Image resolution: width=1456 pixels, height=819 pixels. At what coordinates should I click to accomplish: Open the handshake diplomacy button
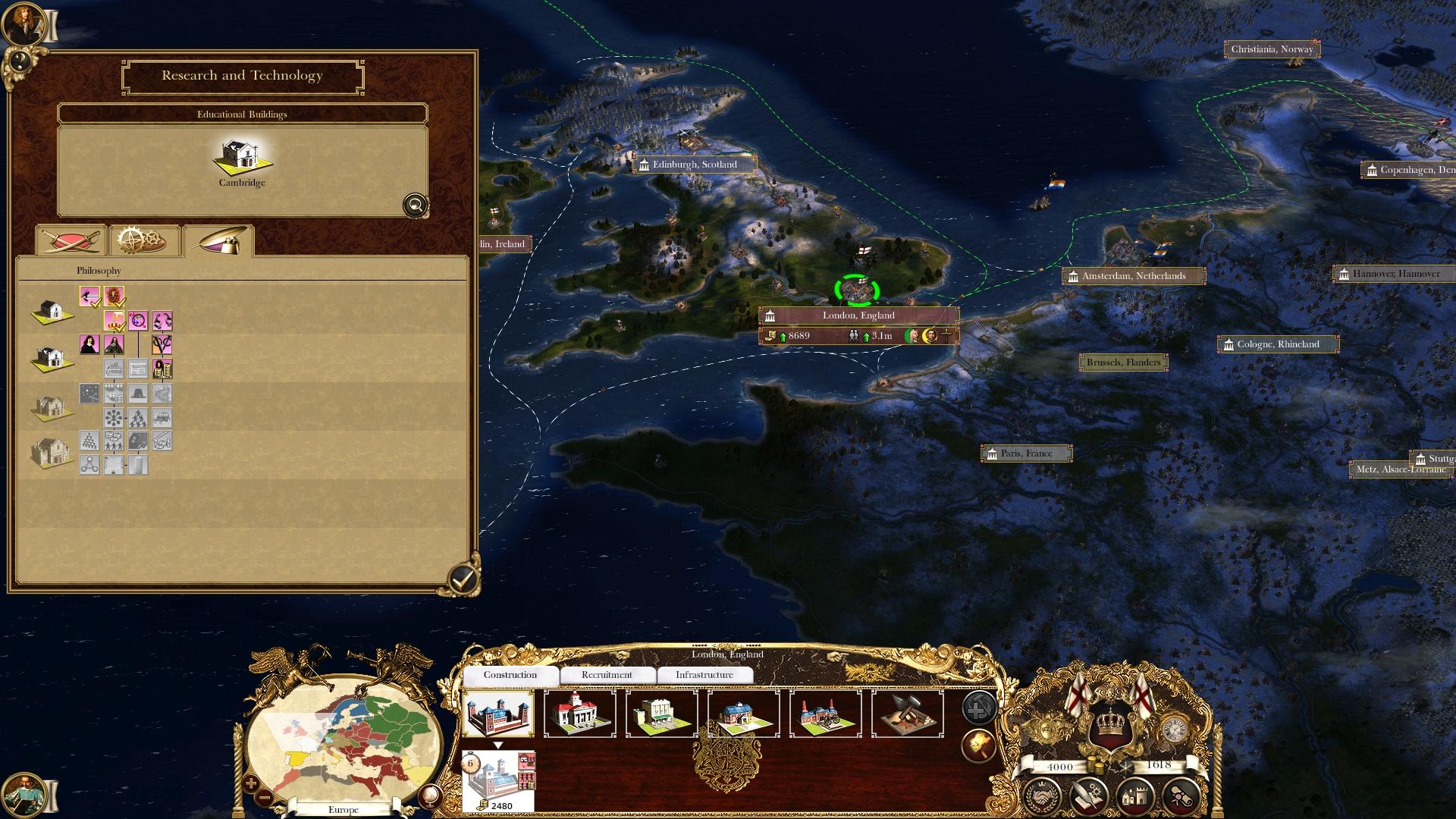coord(1042,796)
